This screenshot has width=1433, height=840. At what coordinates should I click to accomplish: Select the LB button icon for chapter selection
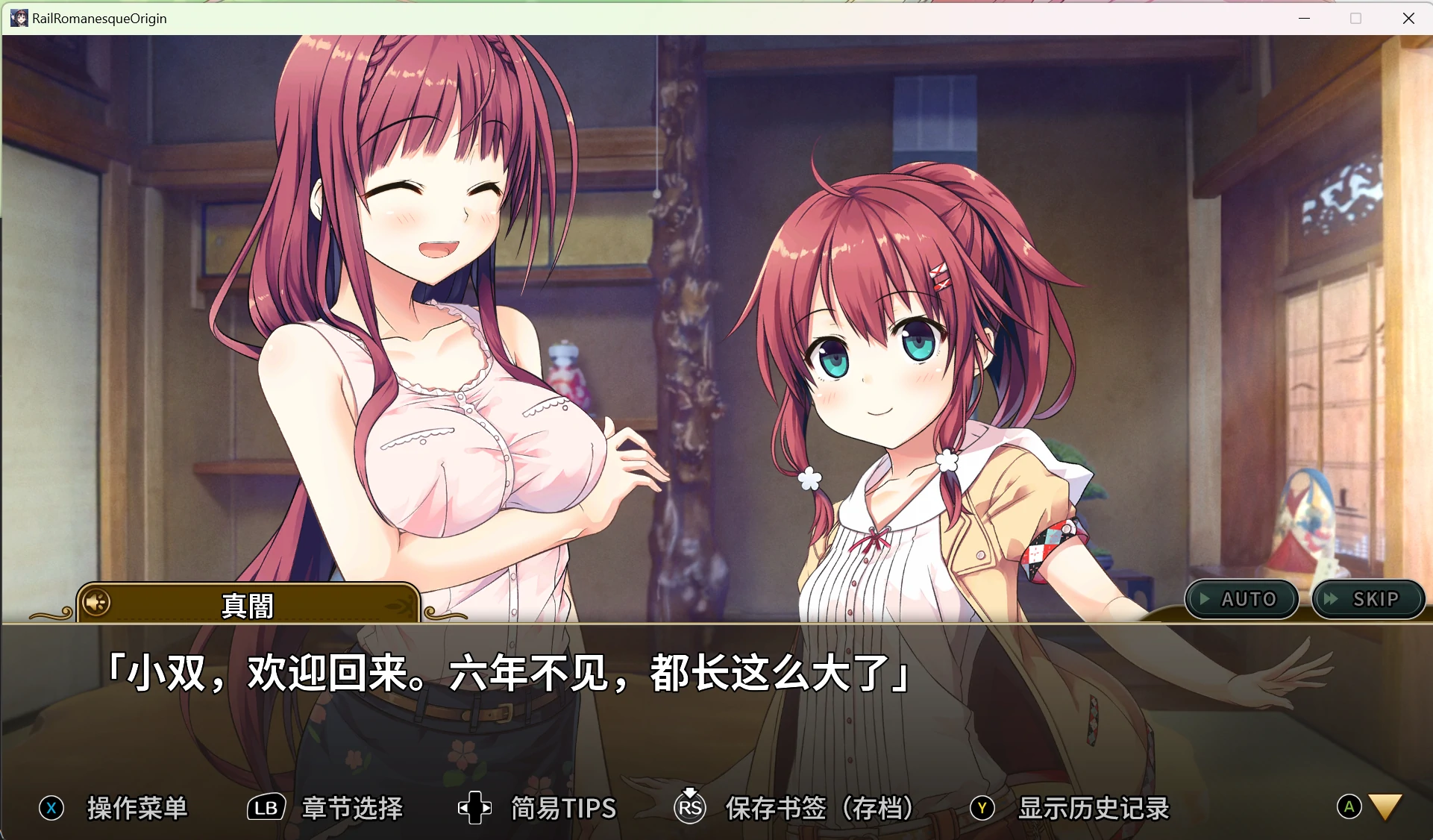point(266,808)
